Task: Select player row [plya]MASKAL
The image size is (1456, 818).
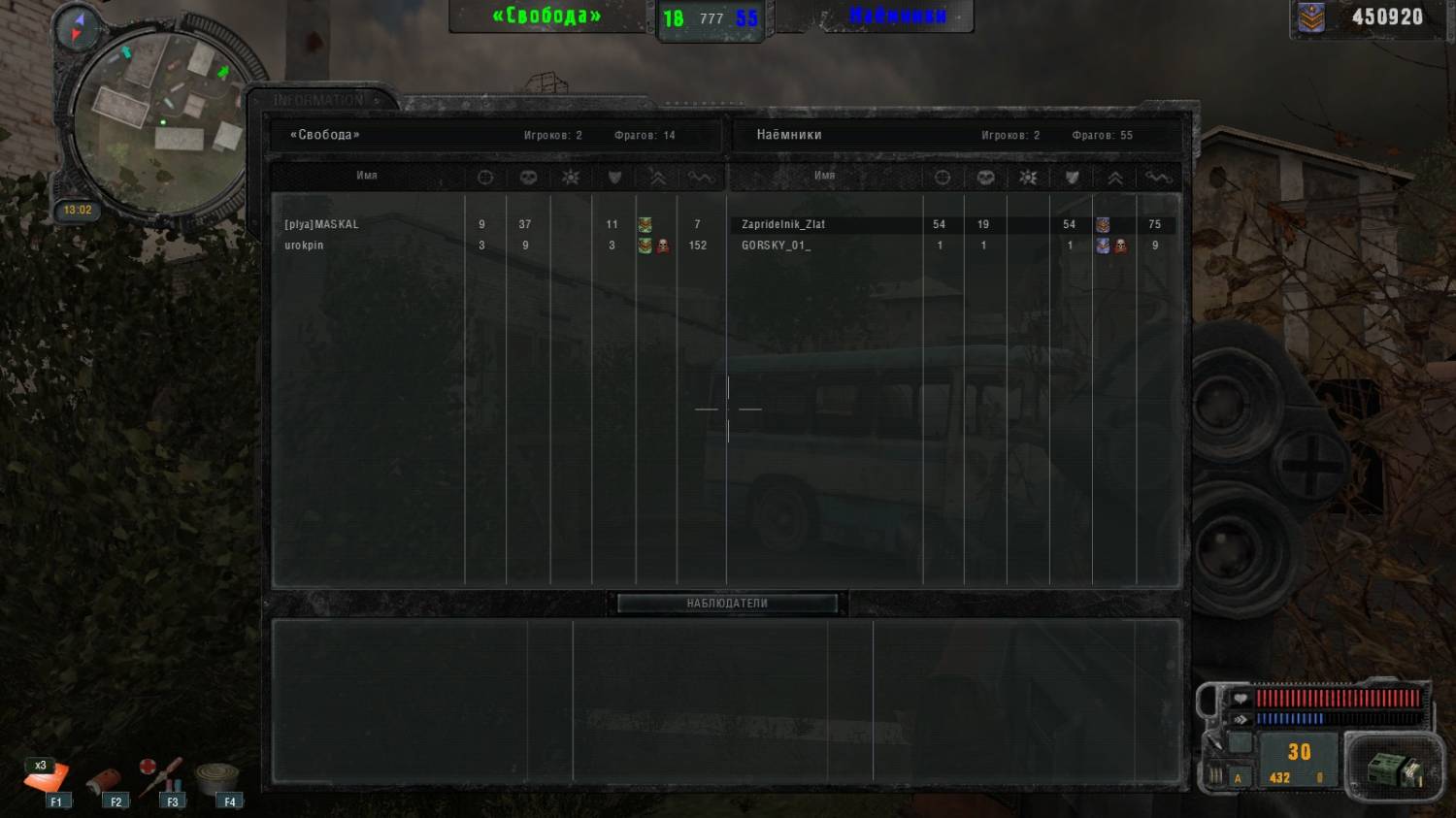Action: point(322,224)
